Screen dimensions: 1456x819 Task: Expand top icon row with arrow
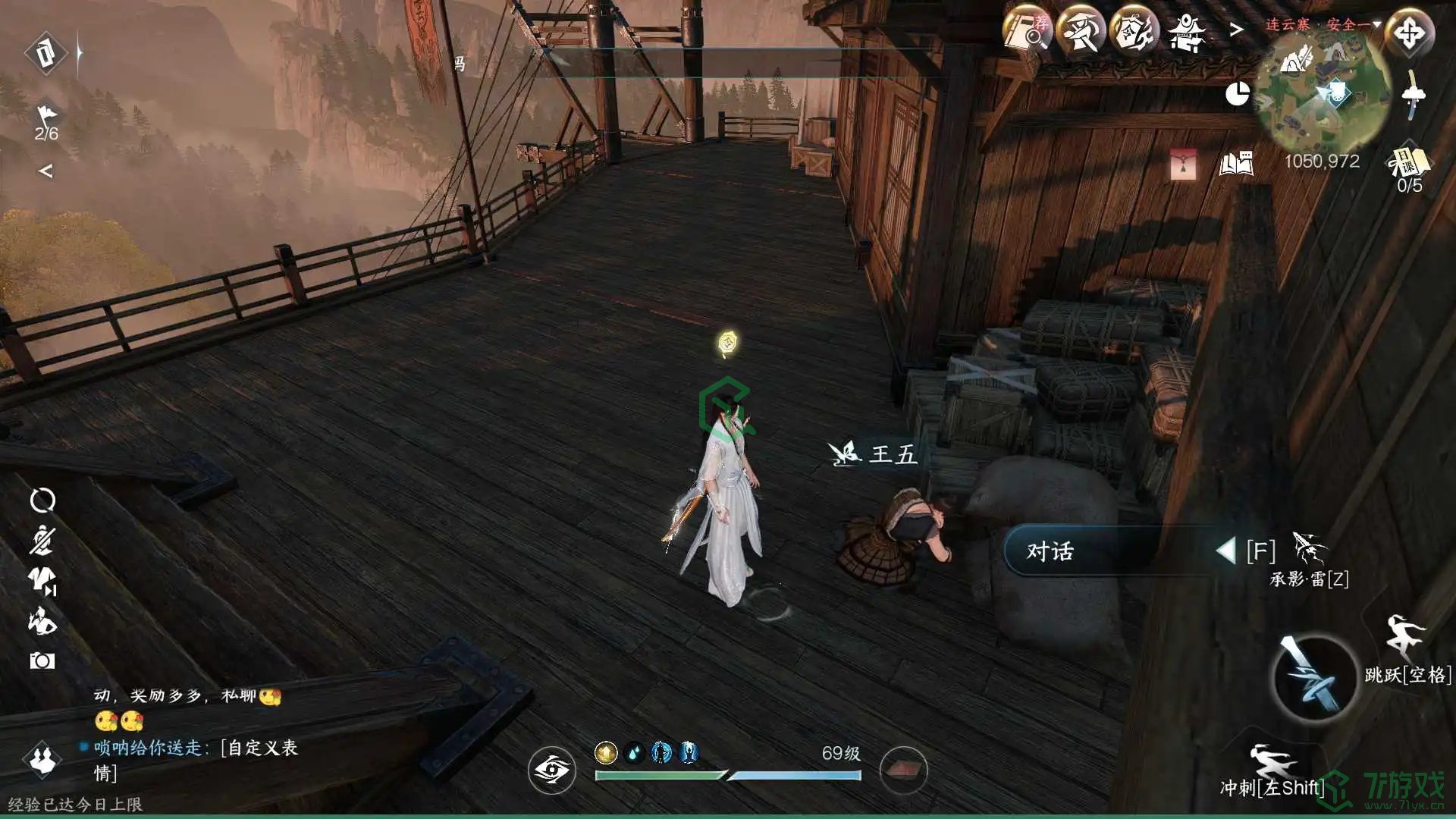pyautogui.click(x=1237, y=30)
